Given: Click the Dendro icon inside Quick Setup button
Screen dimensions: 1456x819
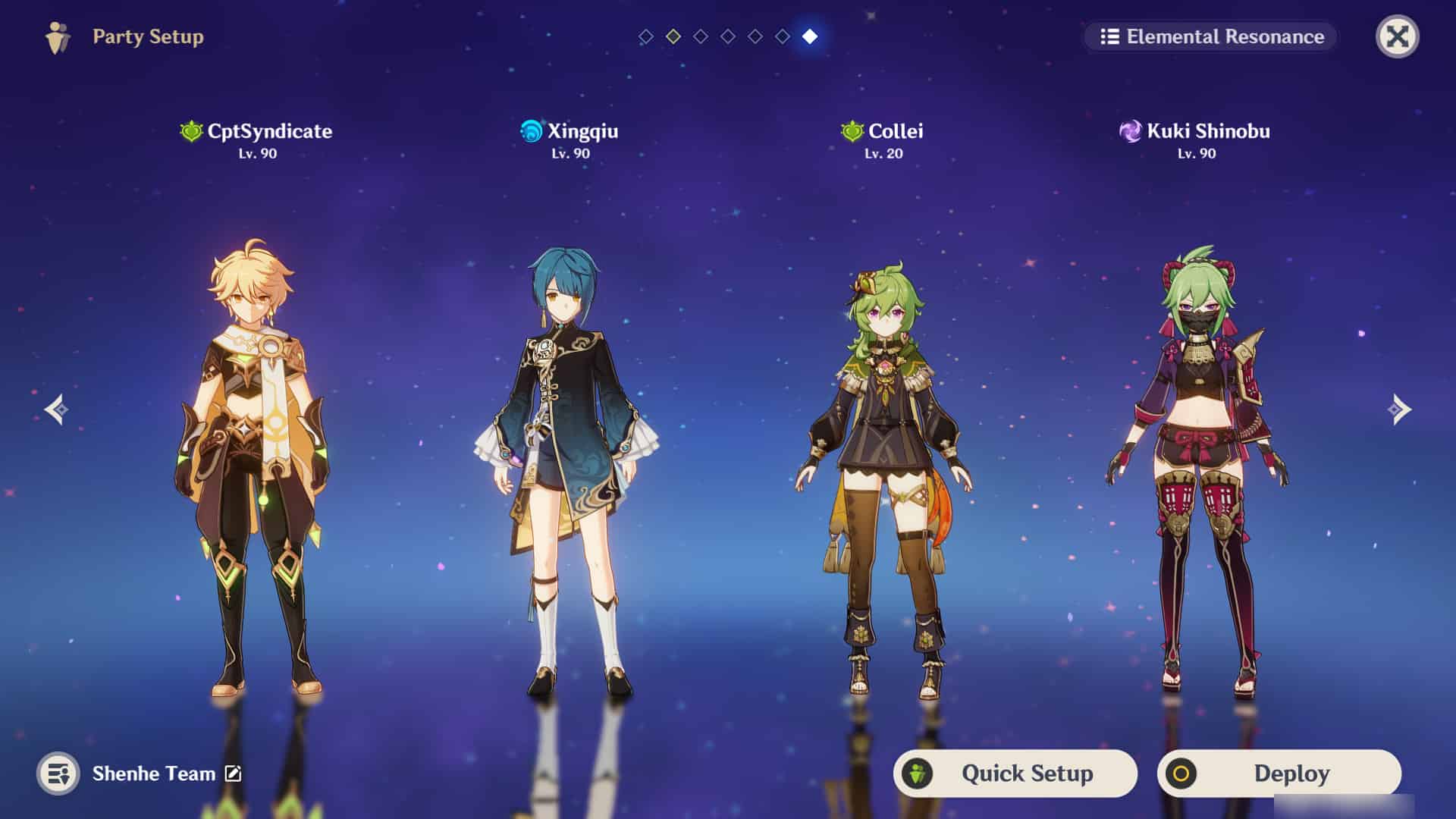Looking at the screenshot, I should click(x=920, y=773).
